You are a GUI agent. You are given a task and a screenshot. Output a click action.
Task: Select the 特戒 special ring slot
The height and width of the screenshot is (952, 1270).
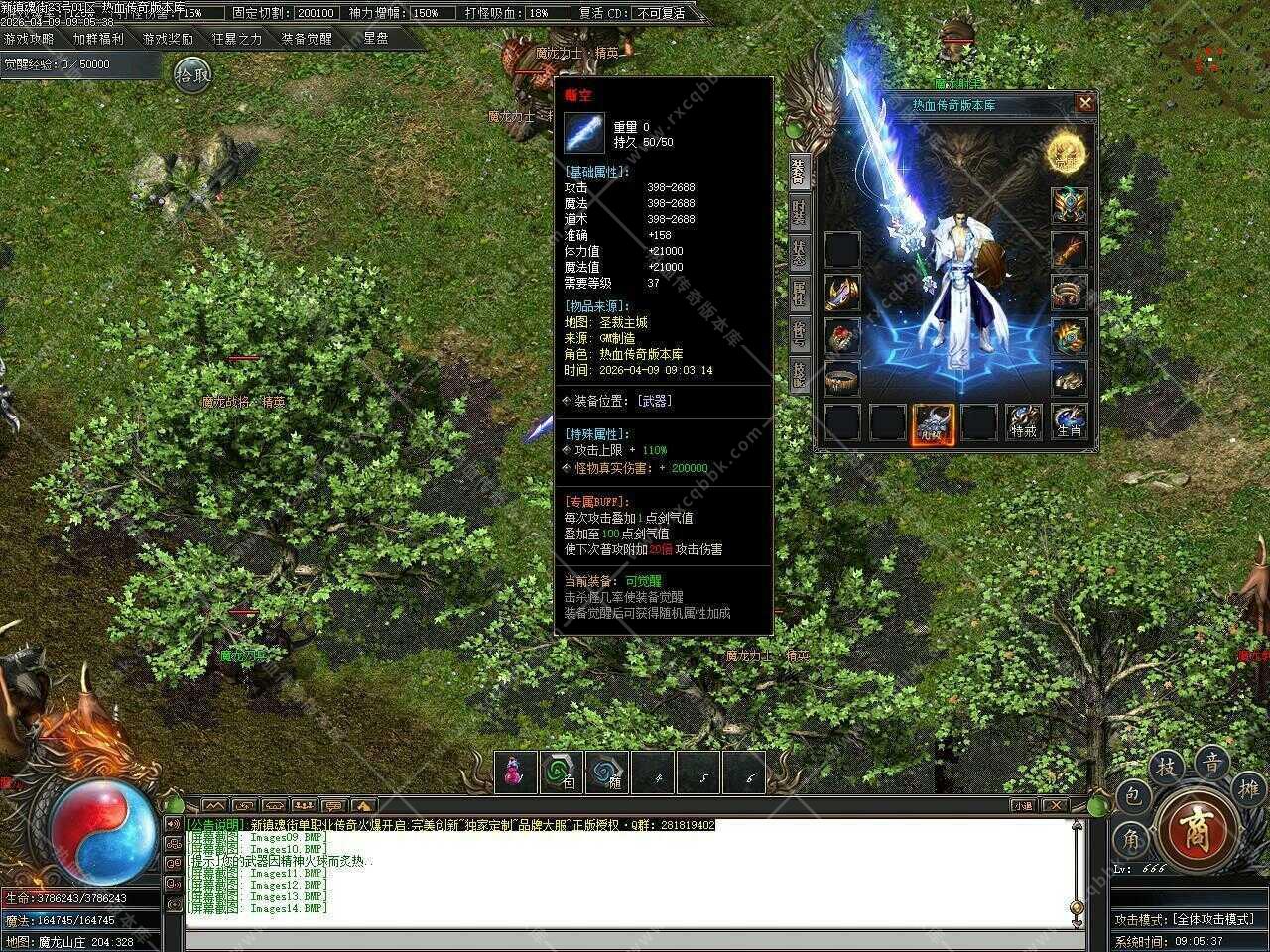coord(1023,421)
